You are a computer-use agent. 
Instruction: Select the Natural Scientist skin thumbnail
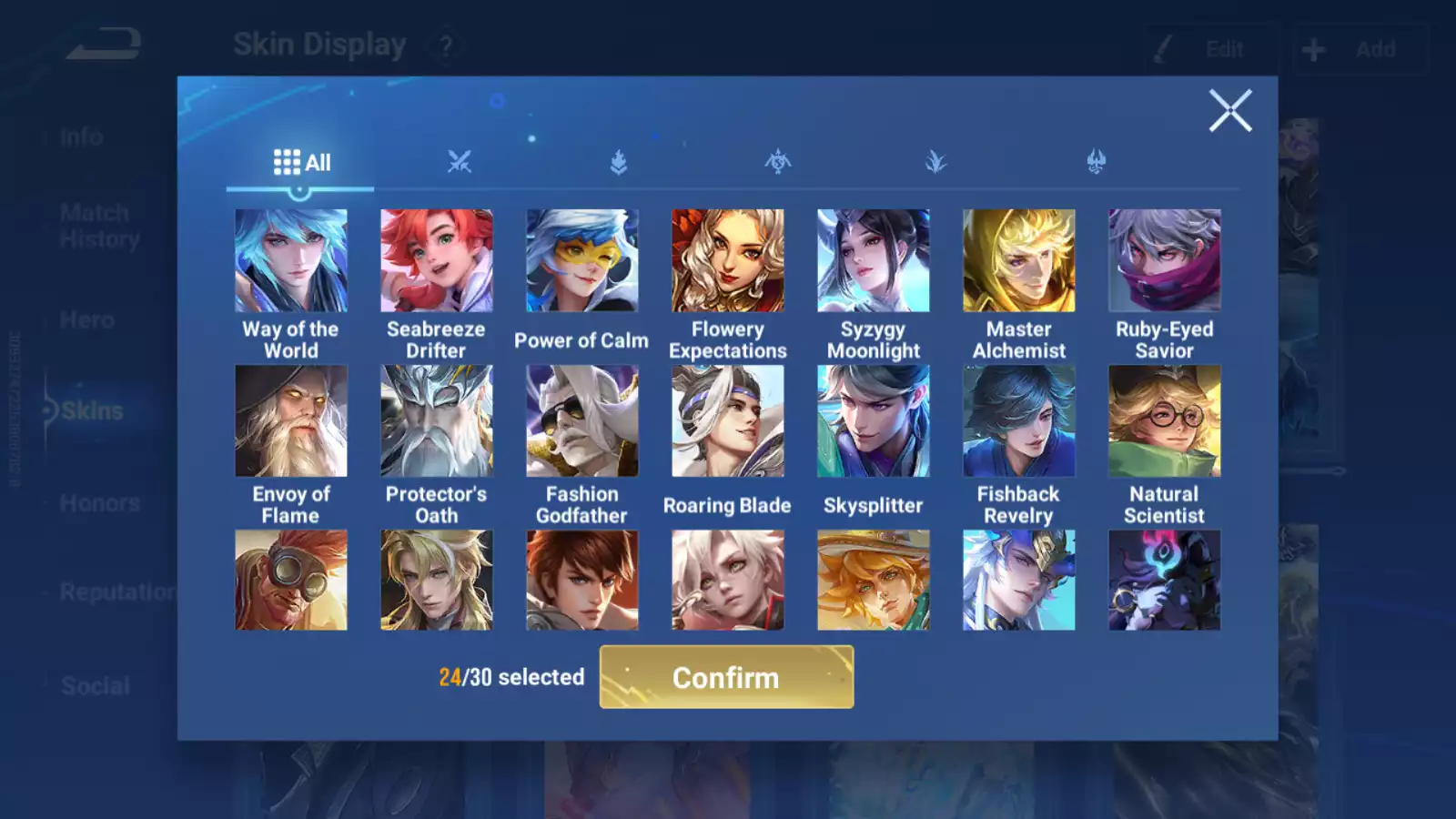tap(1164, 420)
